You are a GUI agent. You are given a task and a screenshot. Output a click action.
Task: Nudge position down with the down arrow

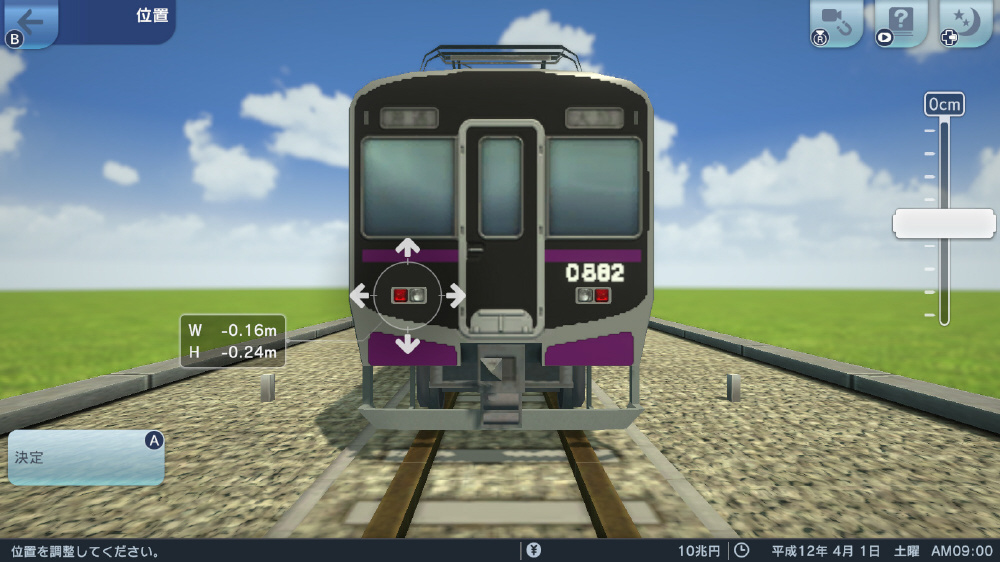pos(408,343)
